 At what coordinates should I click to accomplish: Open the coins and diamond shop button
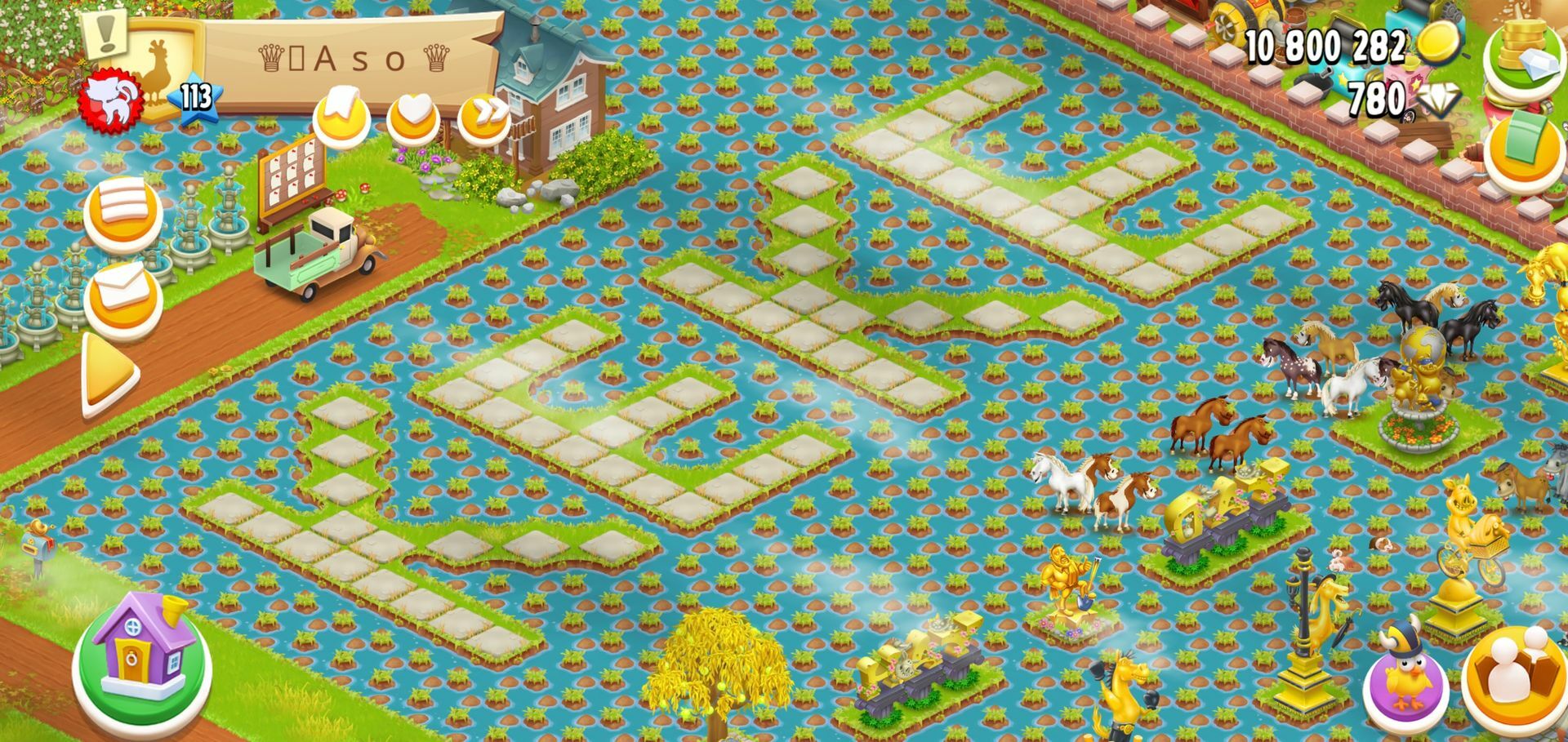coord(1524,58)
